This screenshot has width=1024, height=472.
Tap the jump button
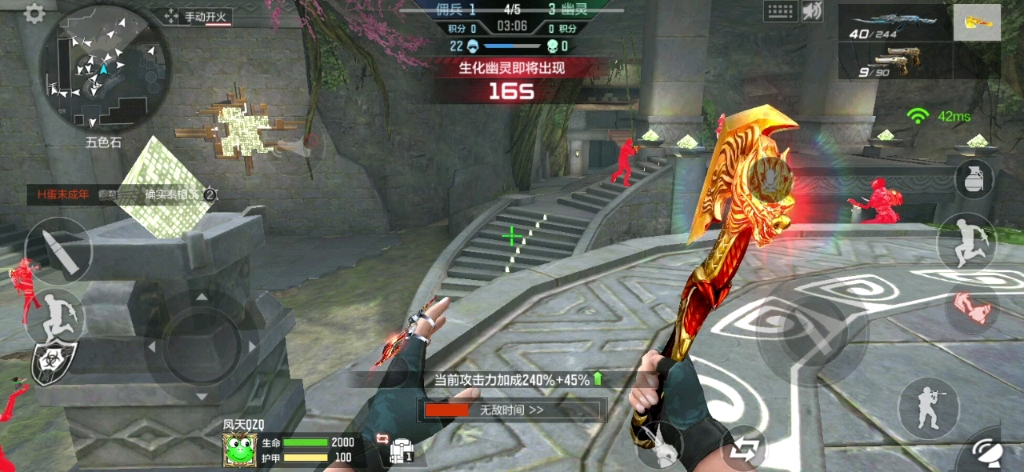pyautogui.click(x=966, y=242)
